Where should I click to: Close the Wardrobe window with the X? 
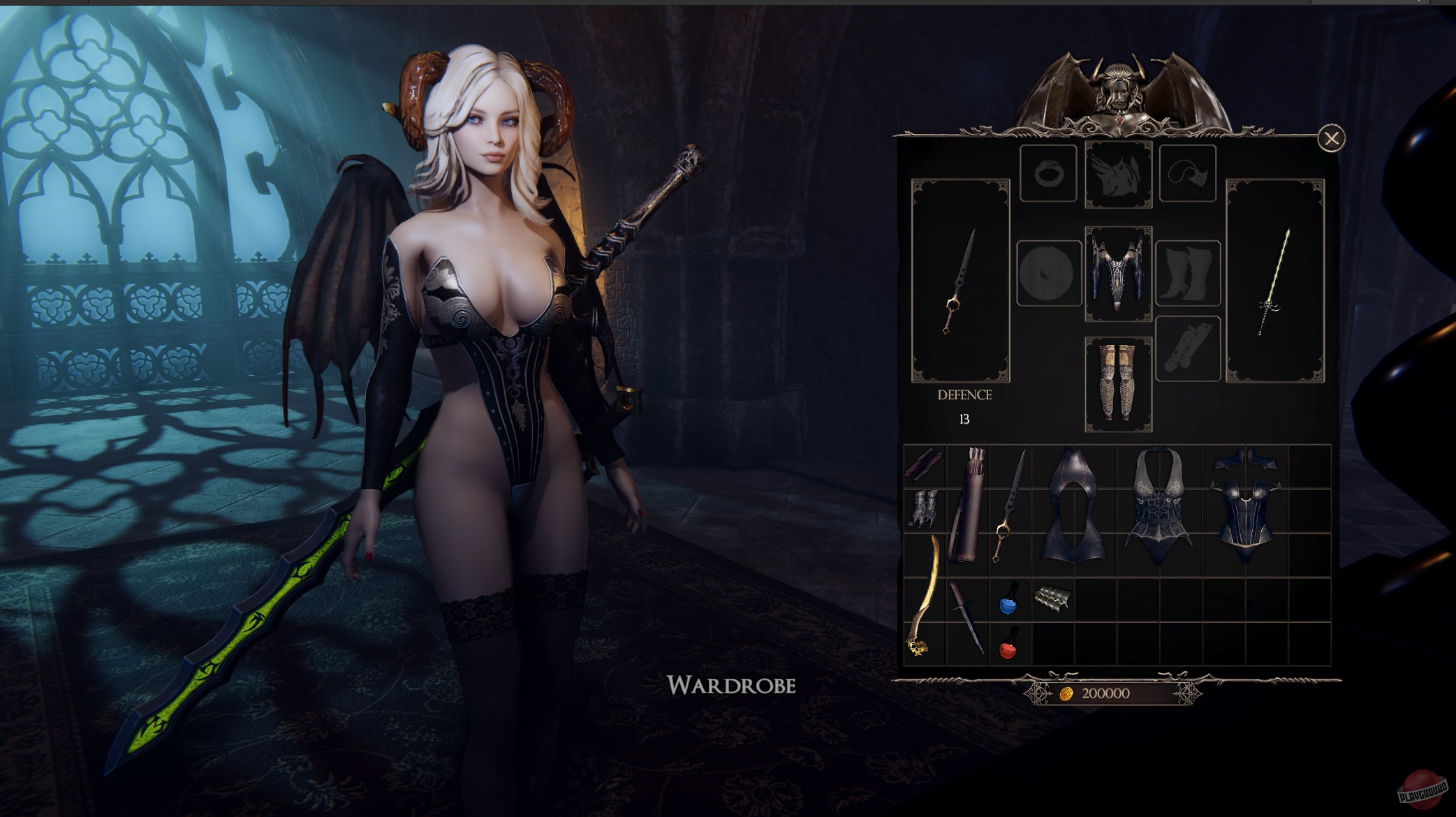1332,137
